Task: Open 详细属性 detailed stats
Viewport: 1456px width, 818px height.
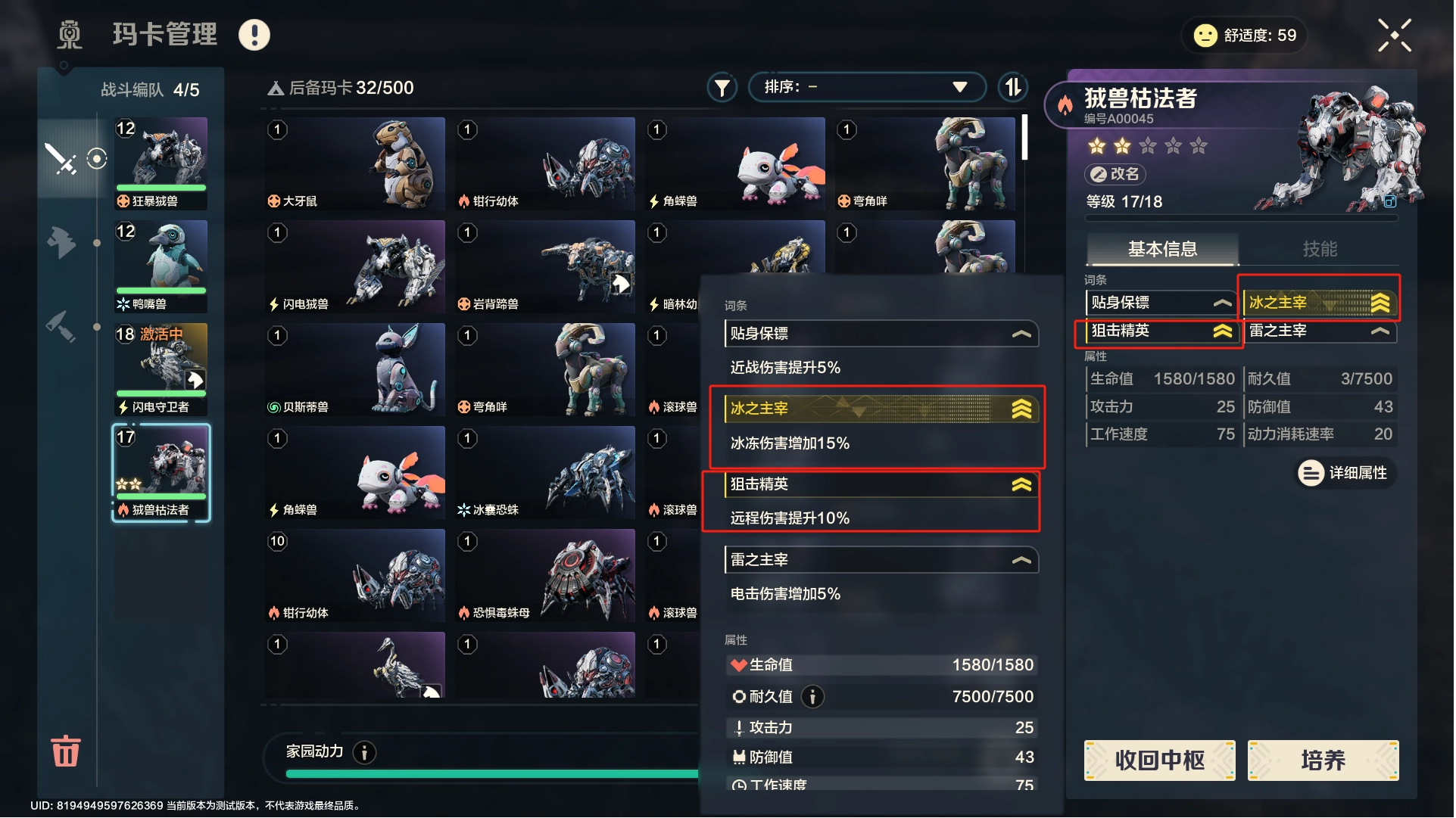Action: 1345,473
